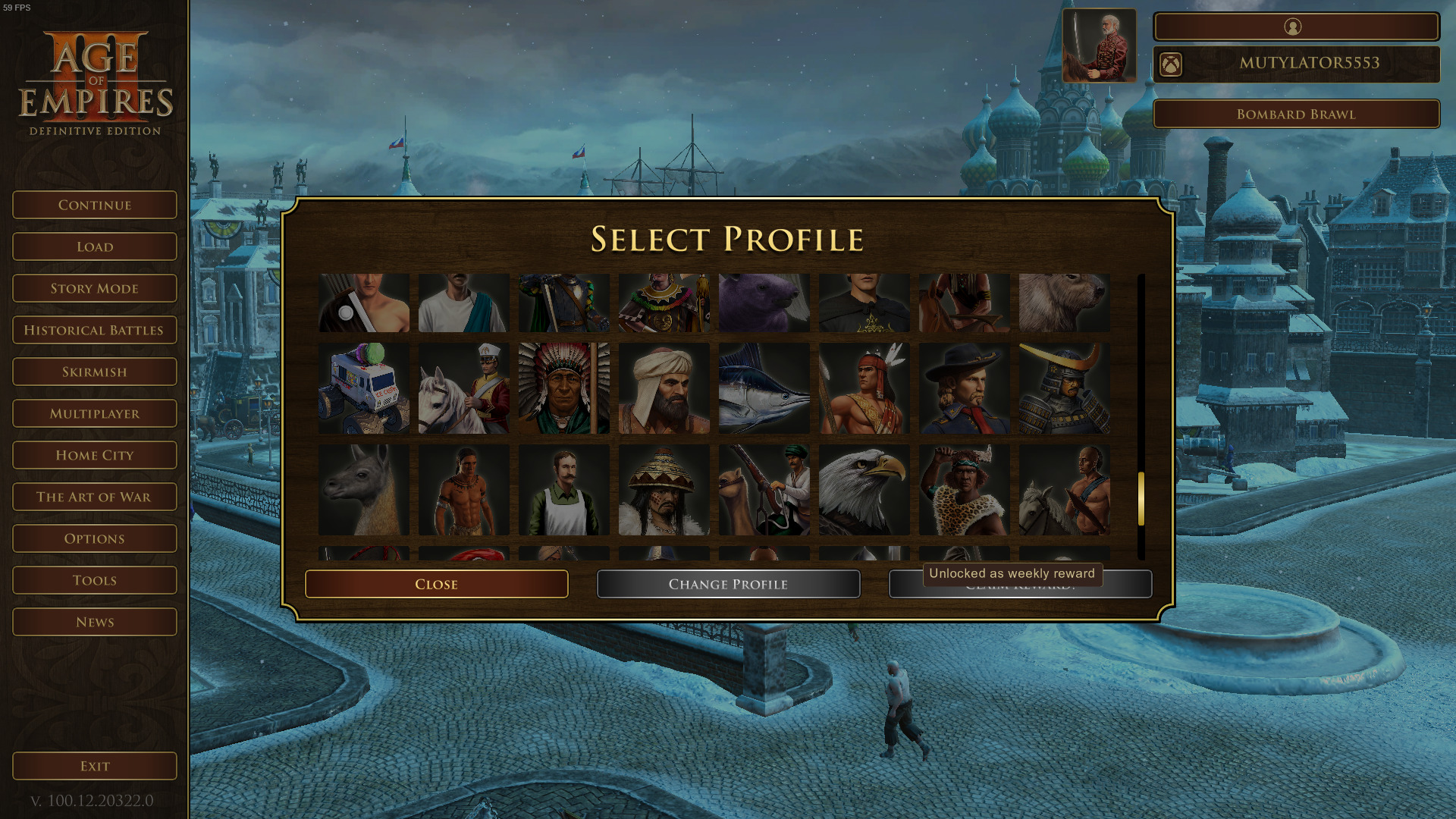Screen dimensions: 1456x819
Task: Select the samurai helmet avatar
Action: coord(1064,388)
